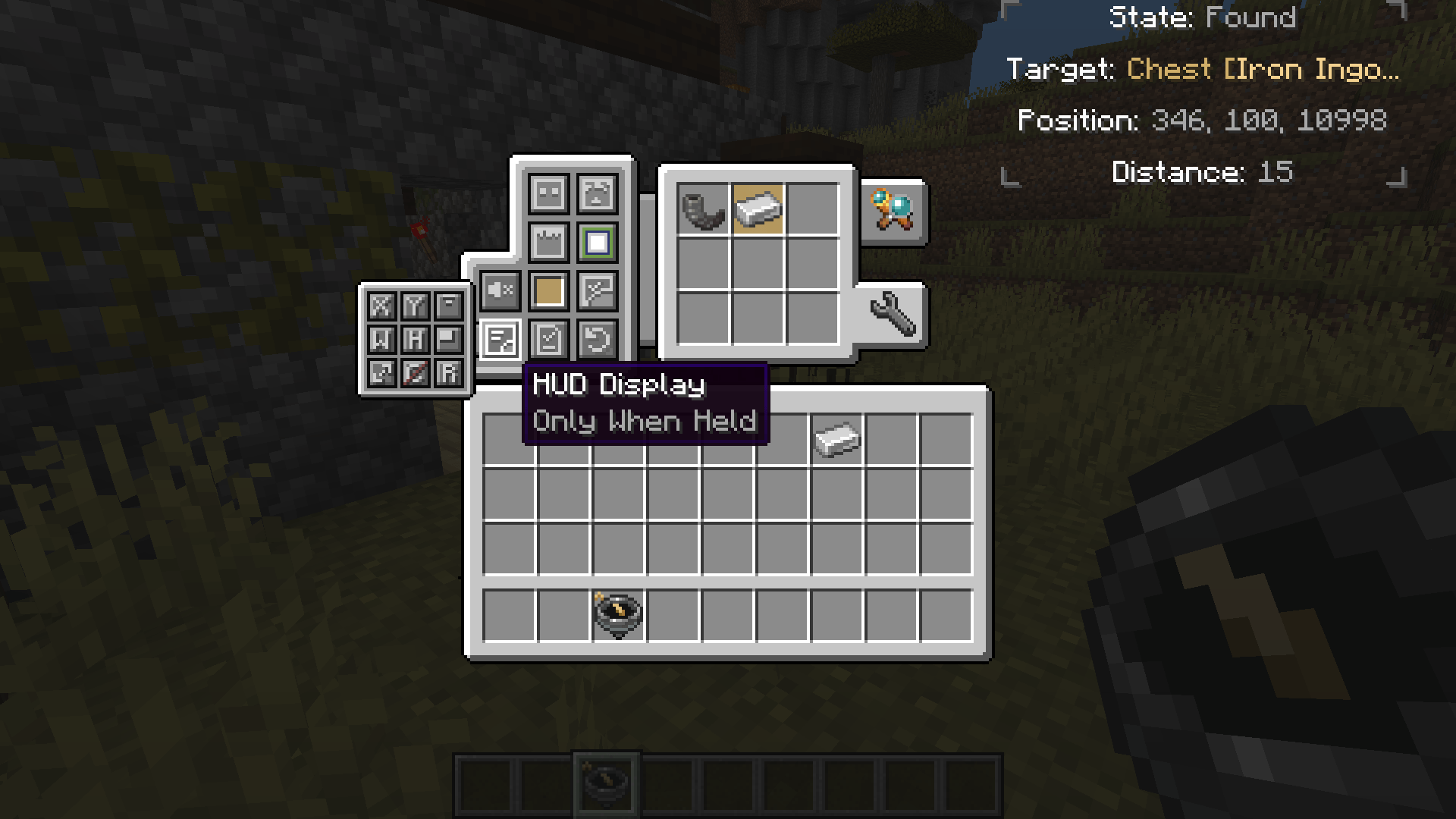The height and width of the screenshot is (819, 1456).
Task: Click the Y coordinate button
Action: [x=415, y=306]
